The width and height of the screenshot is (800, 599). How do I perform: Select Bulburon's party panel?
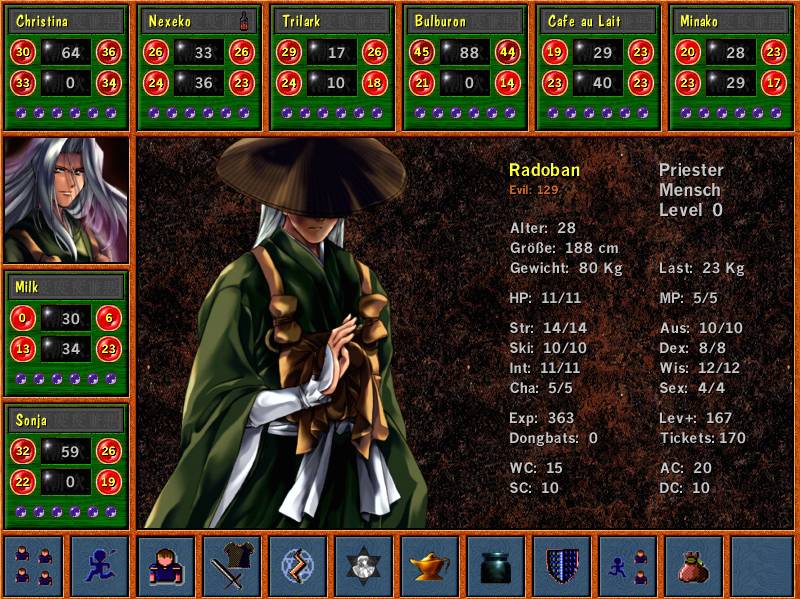point(466,67)
